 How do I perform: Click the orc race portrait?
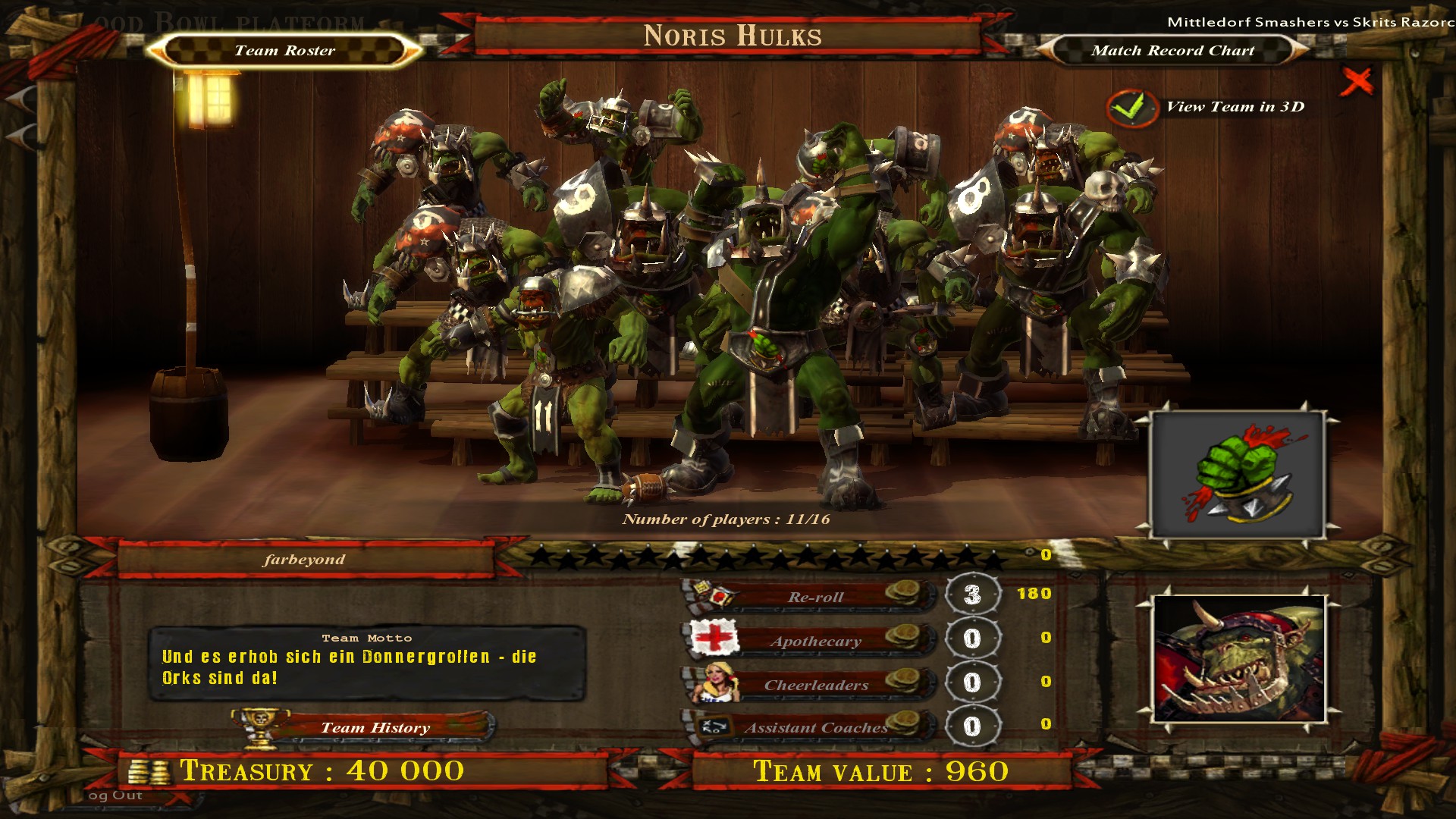pyautogui.click(x=1238, y=659)
